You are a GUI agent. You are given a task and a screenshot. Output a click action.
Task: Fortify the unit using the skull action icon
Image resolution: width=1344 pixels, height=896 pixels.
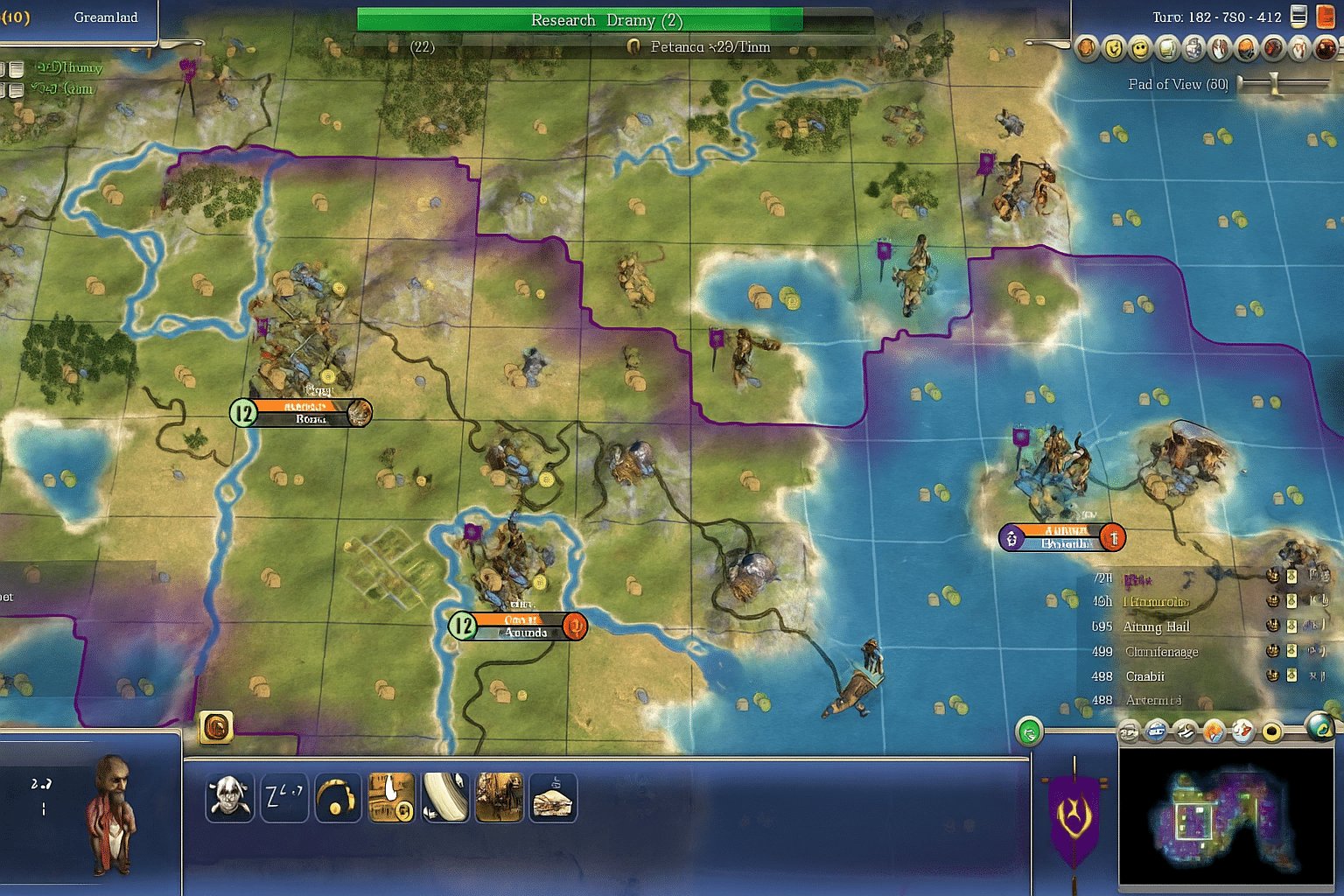coord(229,797)
